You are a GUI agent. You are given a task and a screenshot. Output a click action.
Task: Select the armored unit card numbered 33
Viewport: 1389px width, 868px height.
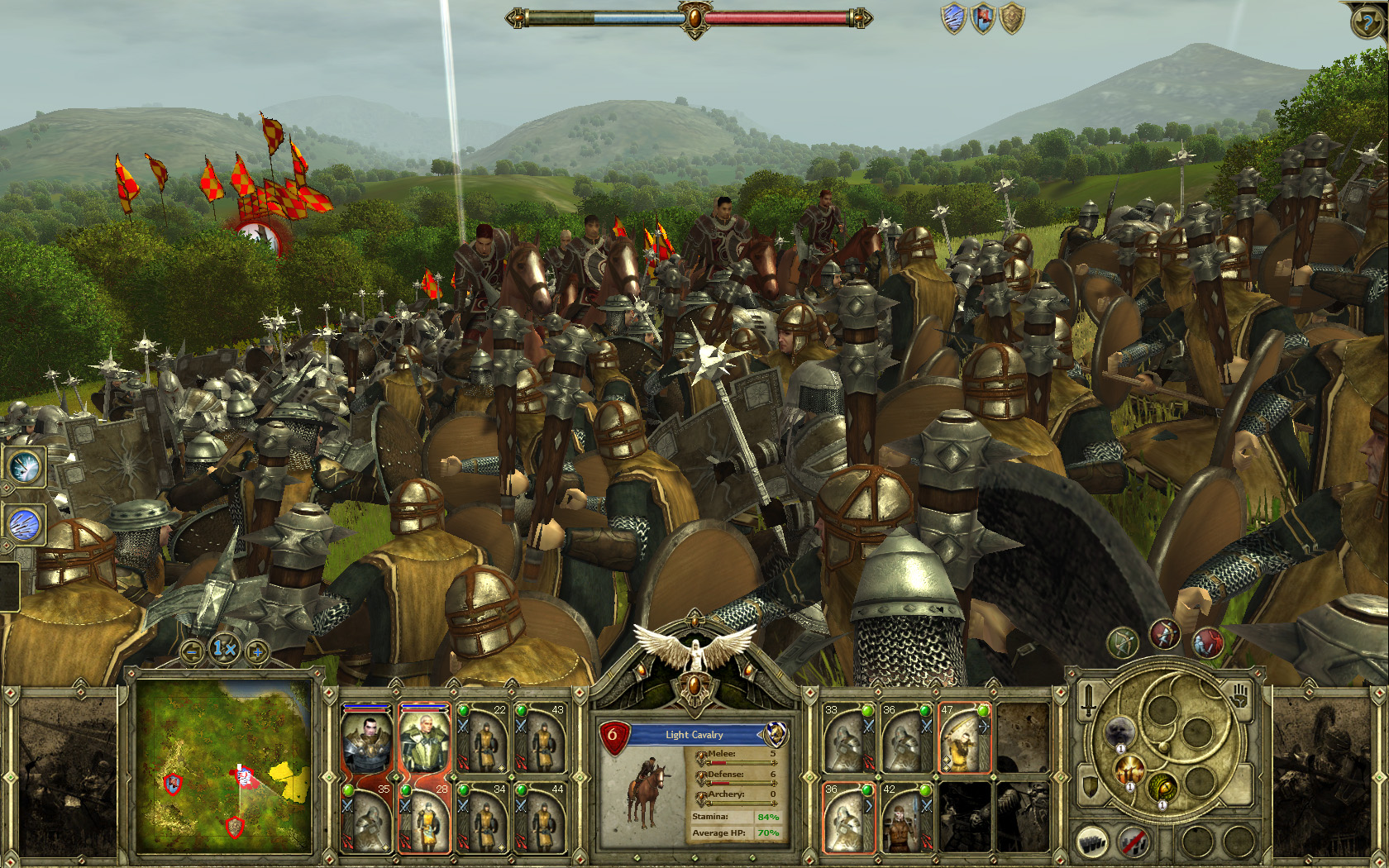(848, 738)
